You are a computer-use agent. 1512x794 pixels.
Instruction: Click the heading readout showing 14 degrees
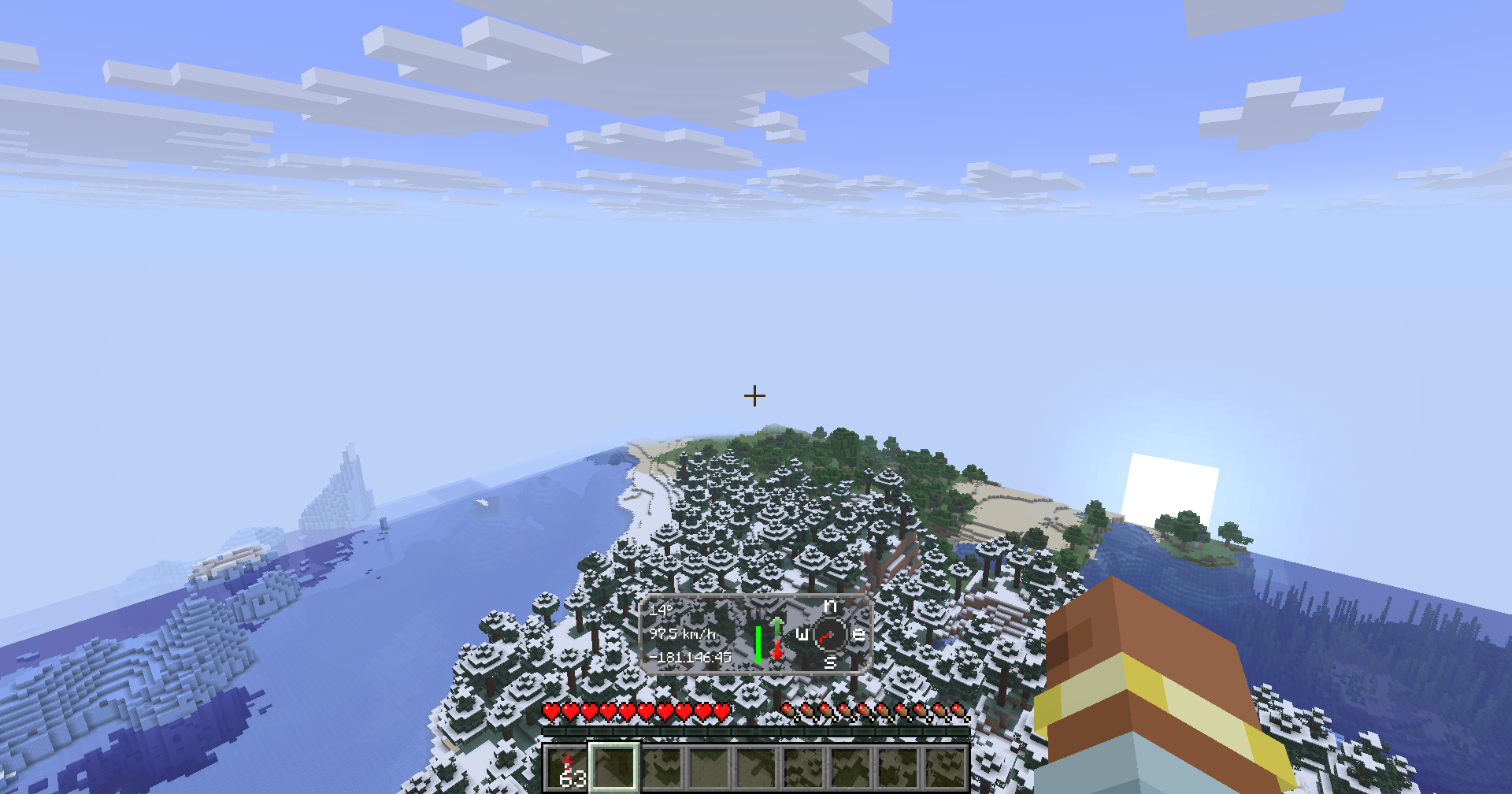tap(661, 609)
